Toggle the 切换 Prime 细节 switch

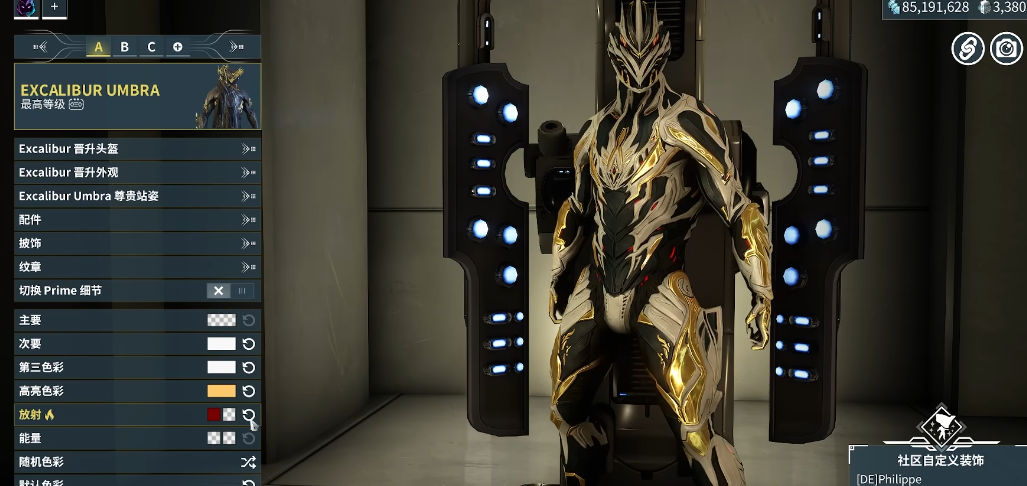point(231,291)
